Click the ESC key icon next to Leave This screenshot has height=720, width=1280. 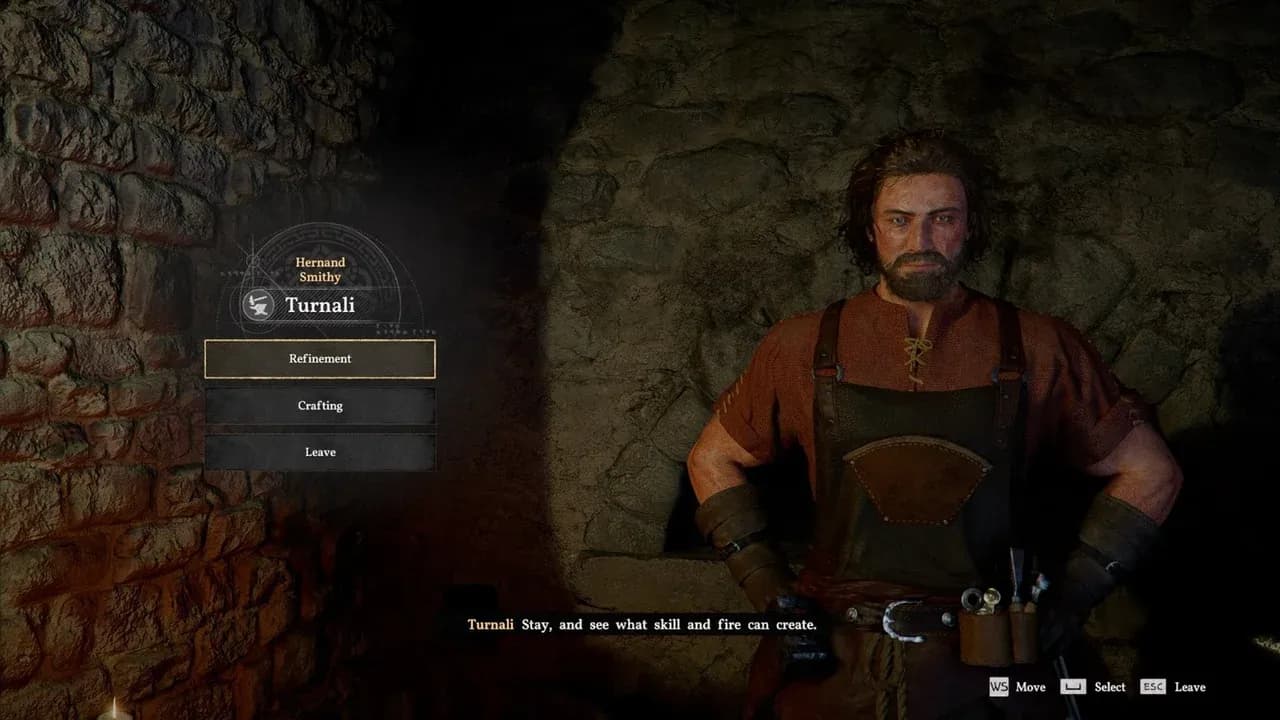(x=1153, y=688)
